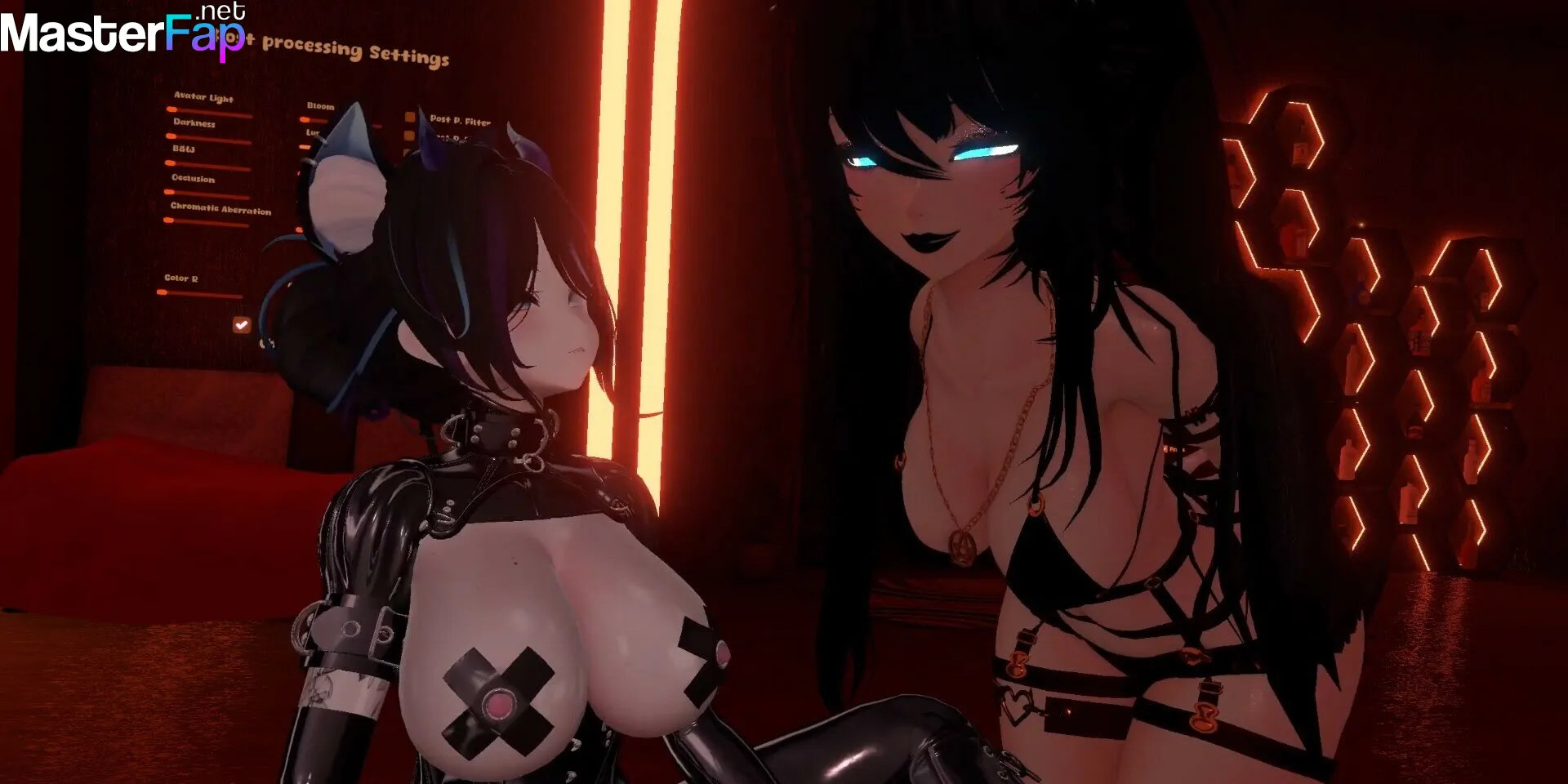The width and height of the screenshot is (1568, 784).
Task: Adjust the Chromatic Aberration slider
Action: coord(209,223)
